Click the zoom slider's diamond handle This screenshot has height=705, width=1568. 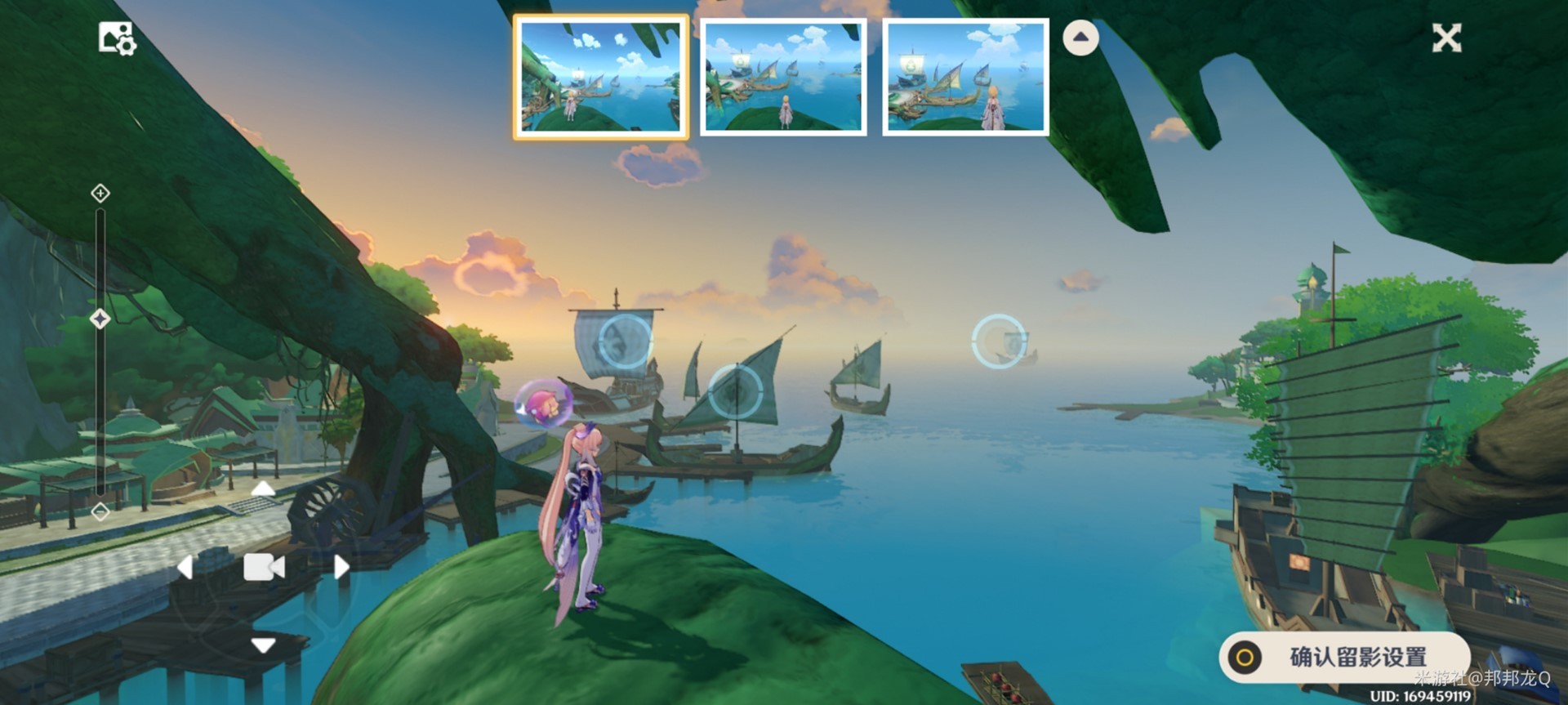coord(100,319)
